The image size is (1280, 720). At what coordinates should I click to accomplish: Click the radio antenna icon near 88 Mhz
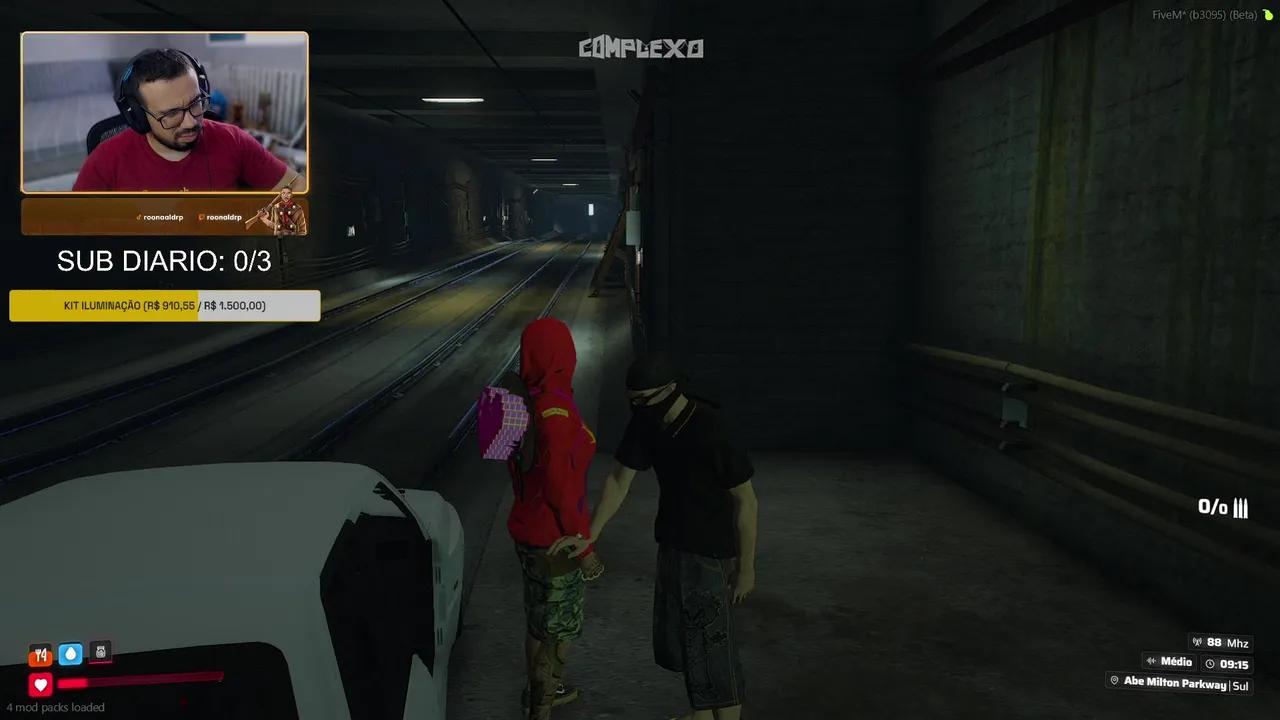click(1197, 642)
